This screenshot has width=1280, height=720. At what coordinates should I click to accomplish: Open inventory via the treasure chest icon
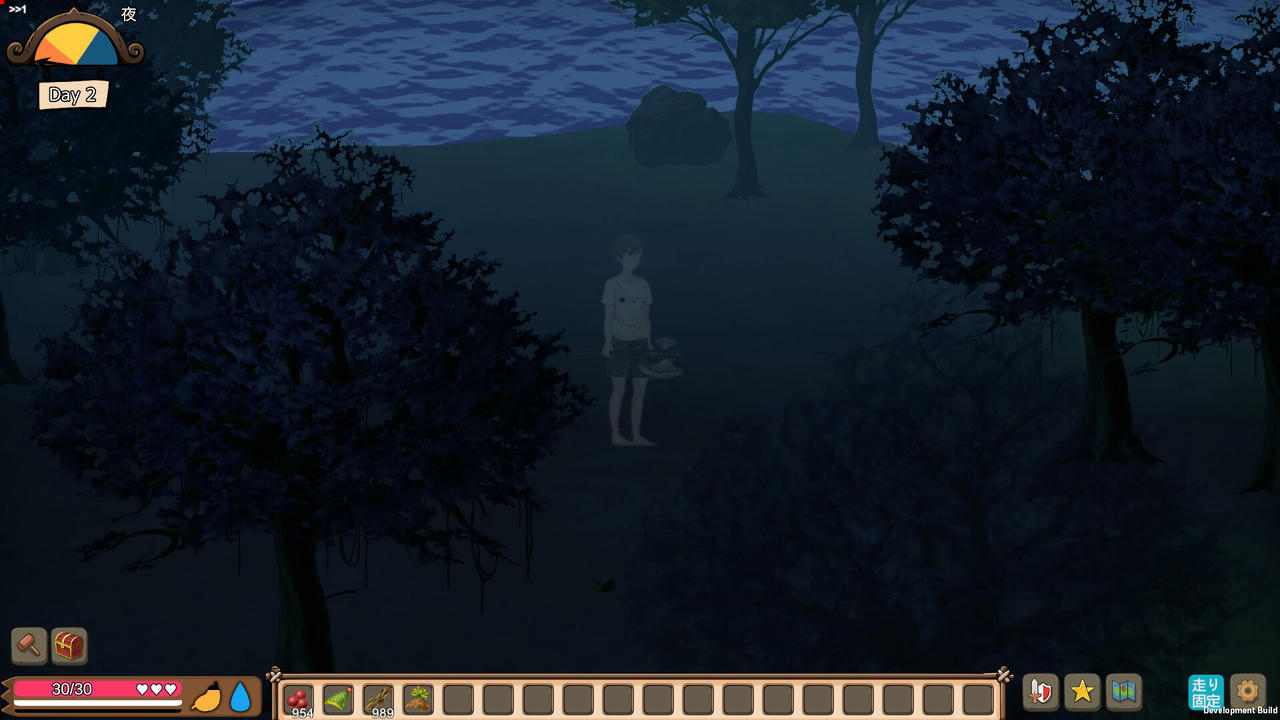point(68,646)
